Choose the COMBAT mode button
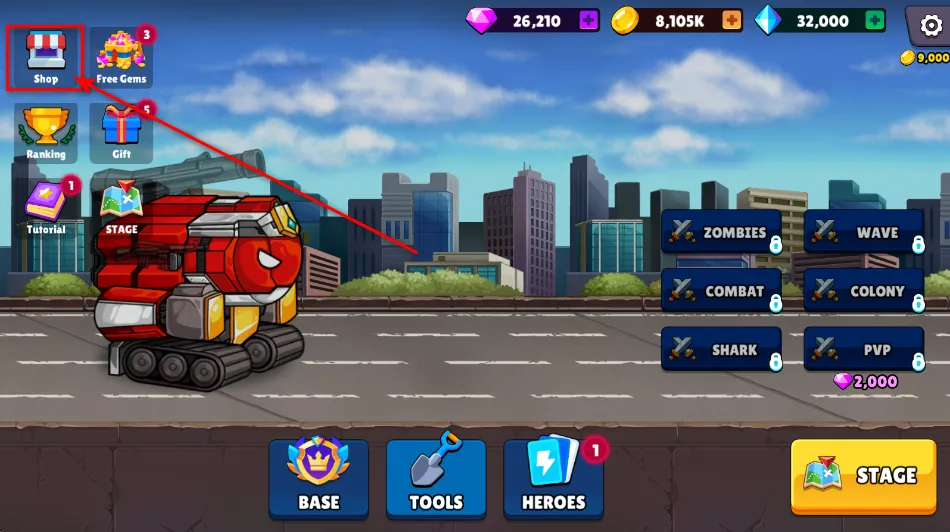Screen dimensions: 950x532 point(721,291)
